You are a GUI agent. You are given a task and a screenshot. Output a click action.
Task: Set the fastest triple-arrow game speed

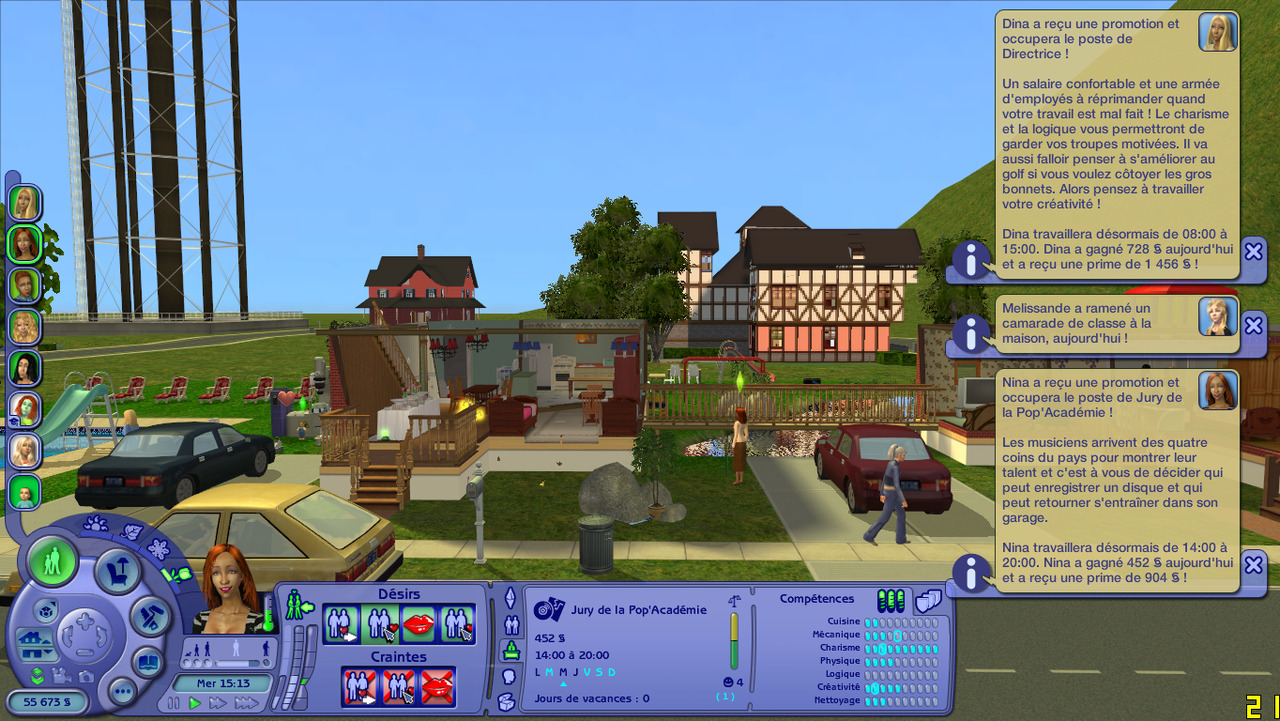[246, 703]
